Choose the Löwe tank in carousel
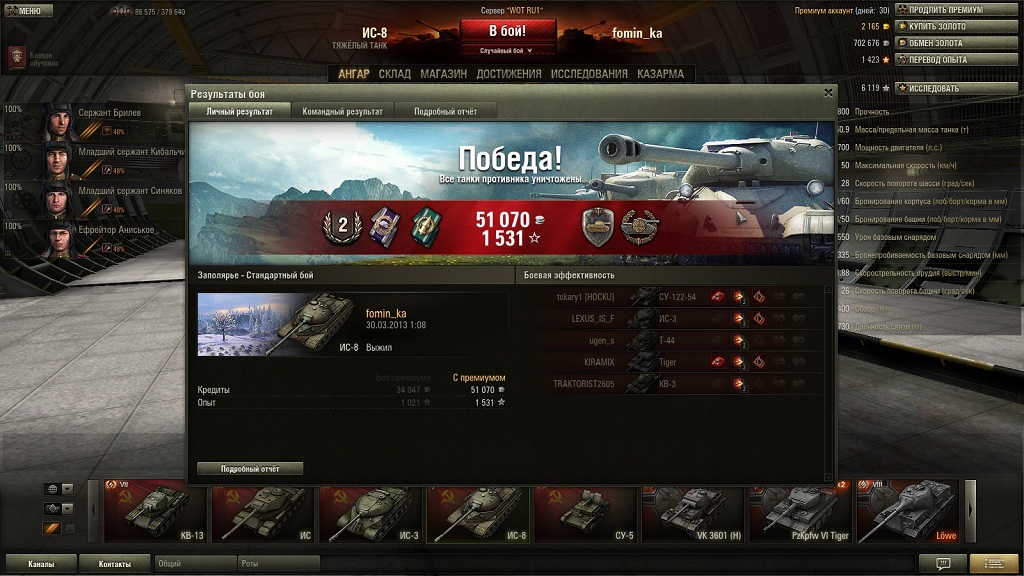Viewport: 1024px width, 576px height. 907,511
